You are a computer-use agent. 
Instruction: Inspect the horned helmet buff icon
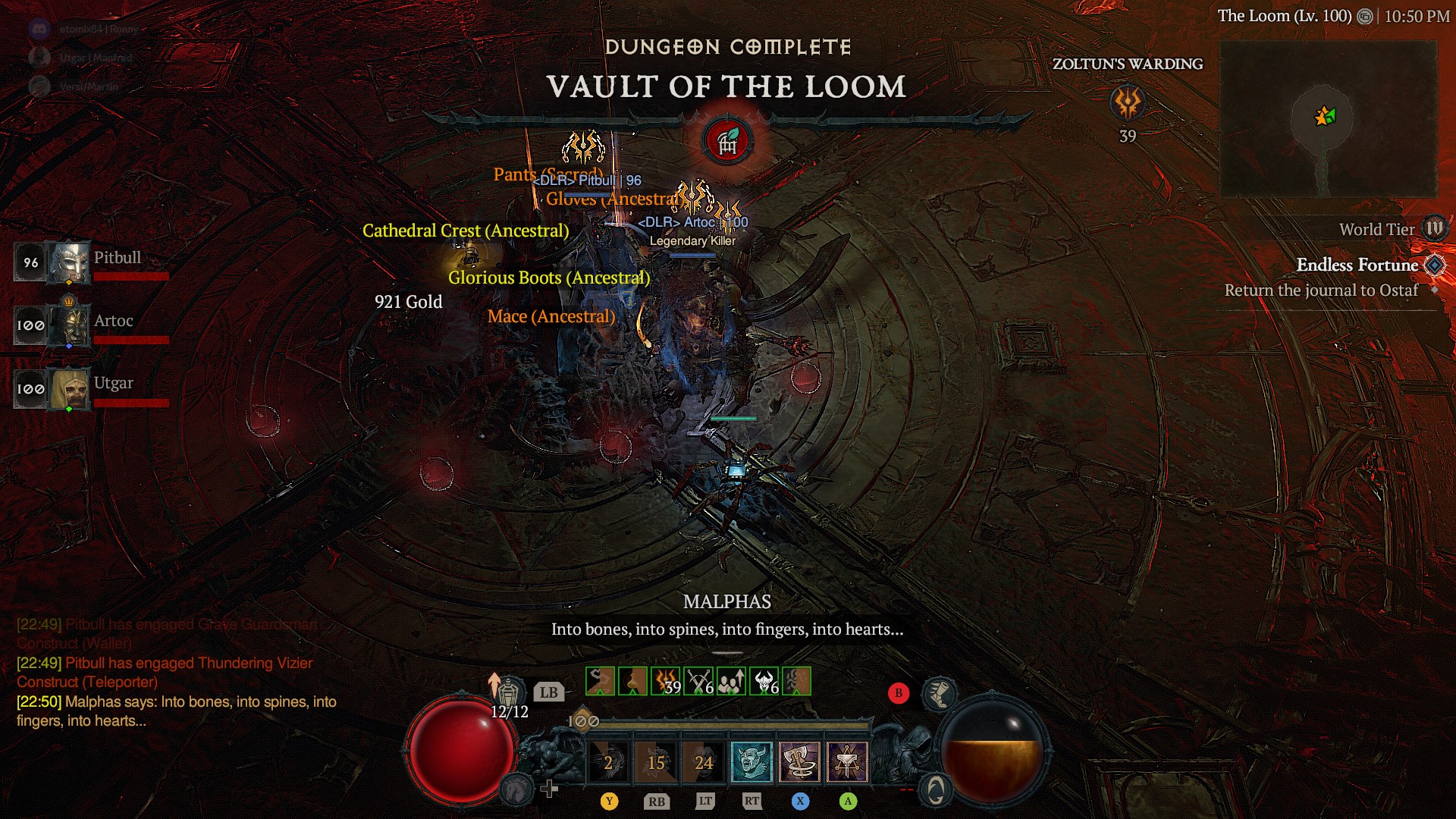pos(764,681)
